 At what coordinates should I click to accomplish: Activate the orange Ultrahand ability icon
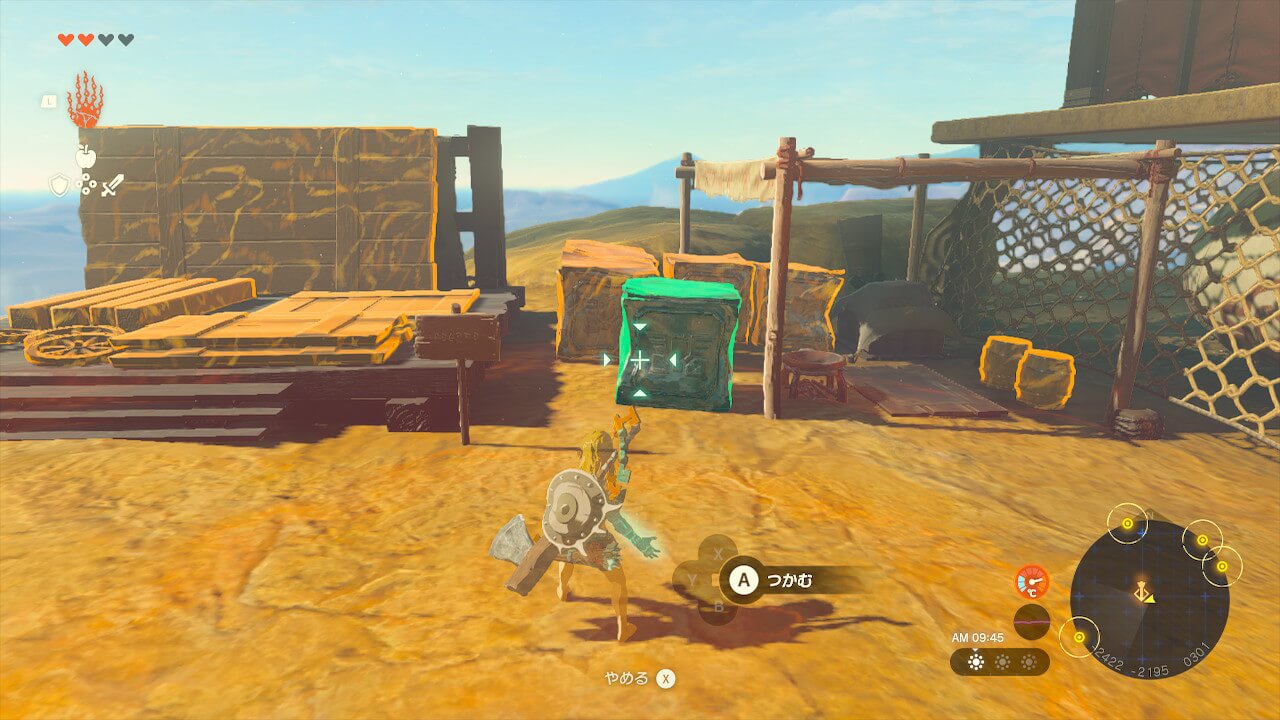coord(85,100)
